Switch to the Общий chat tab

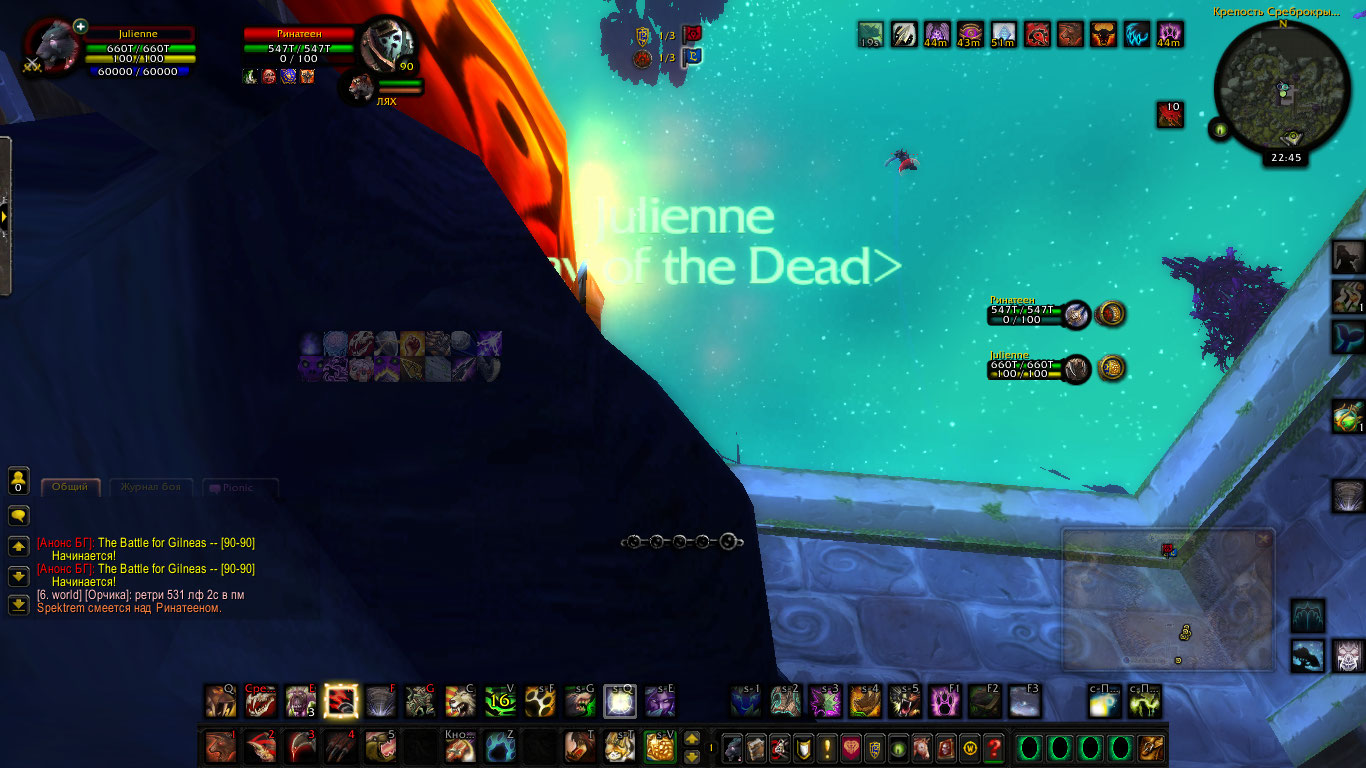pos(70,488)
